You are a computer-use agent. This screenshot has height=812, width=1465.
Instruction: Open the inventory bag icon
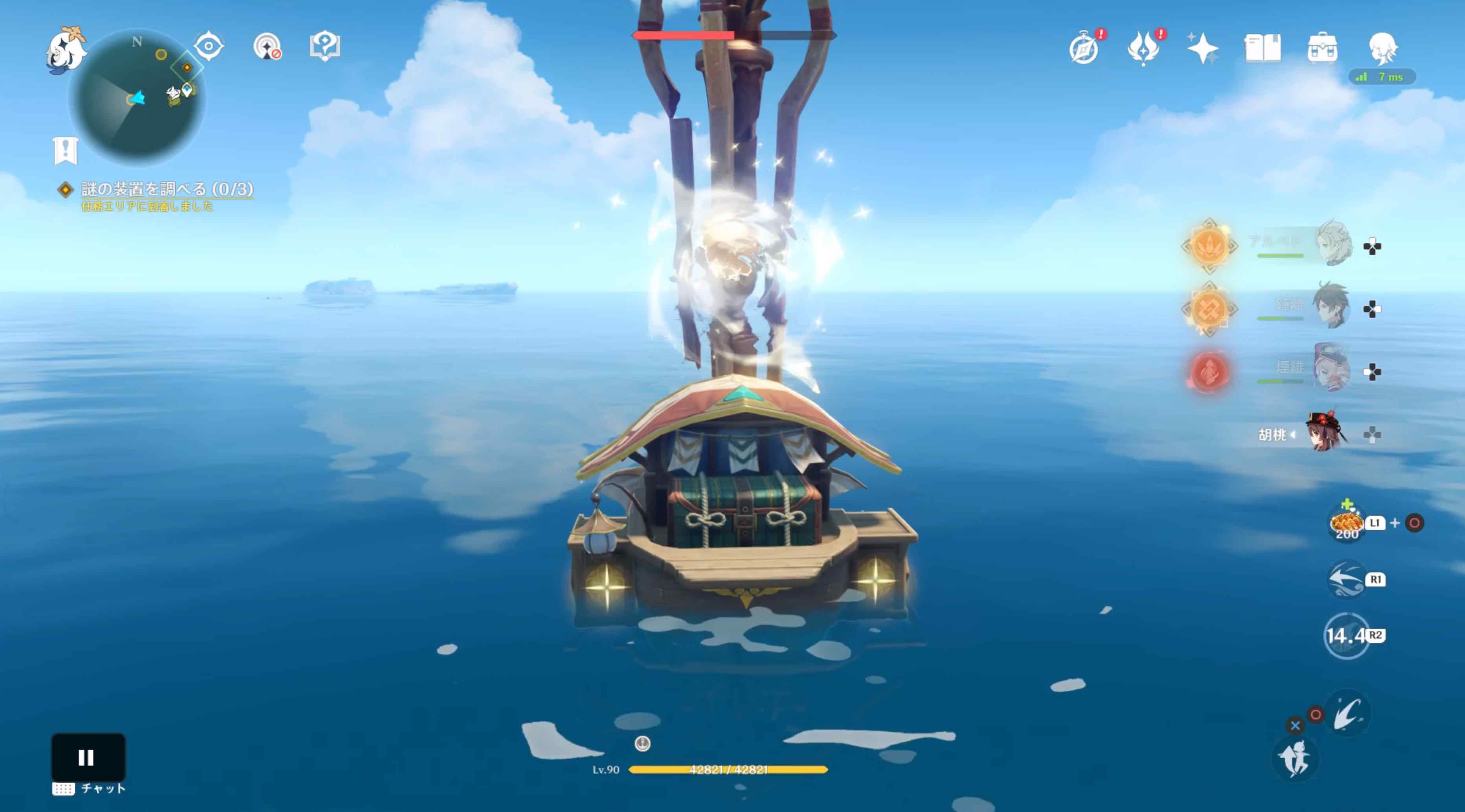point(1322,48)
